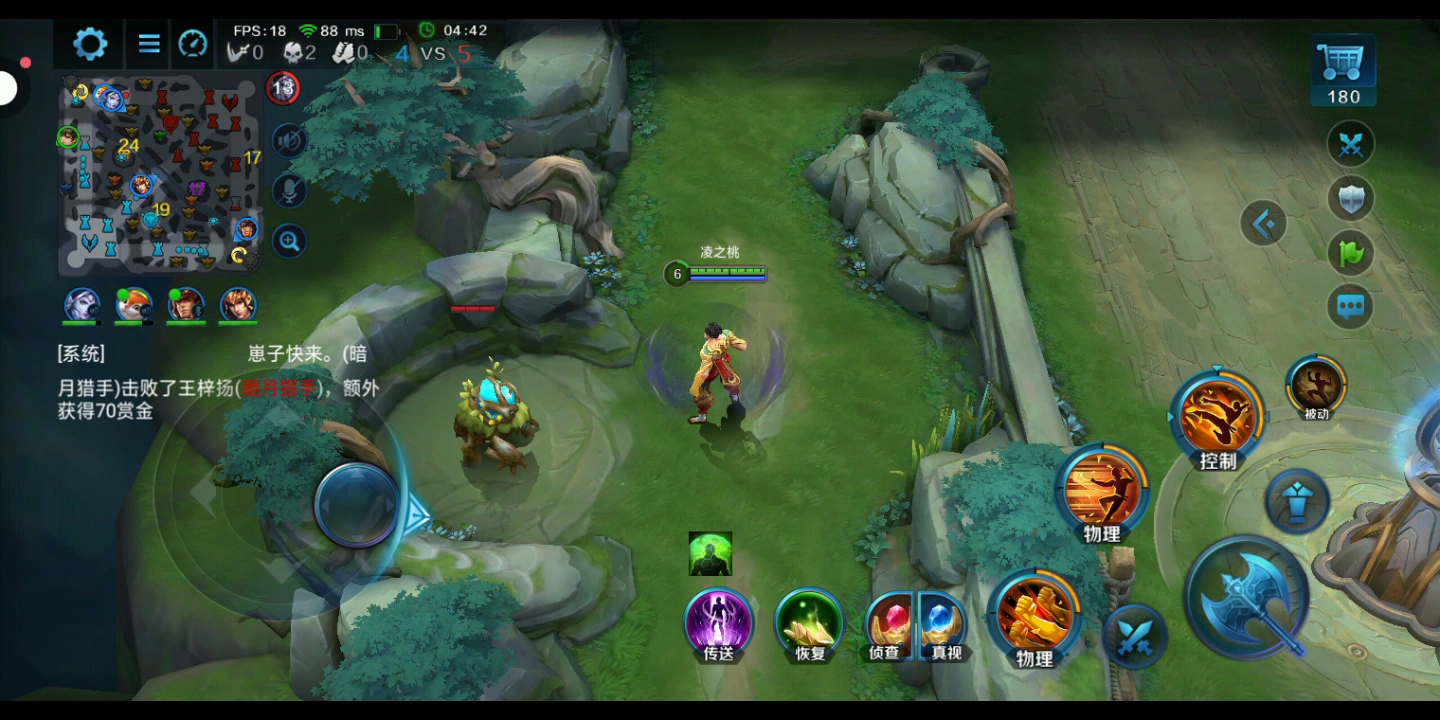The image size is (1440, 720).
Task: Toggle the muted speaker icon
Action: point(289,140)
